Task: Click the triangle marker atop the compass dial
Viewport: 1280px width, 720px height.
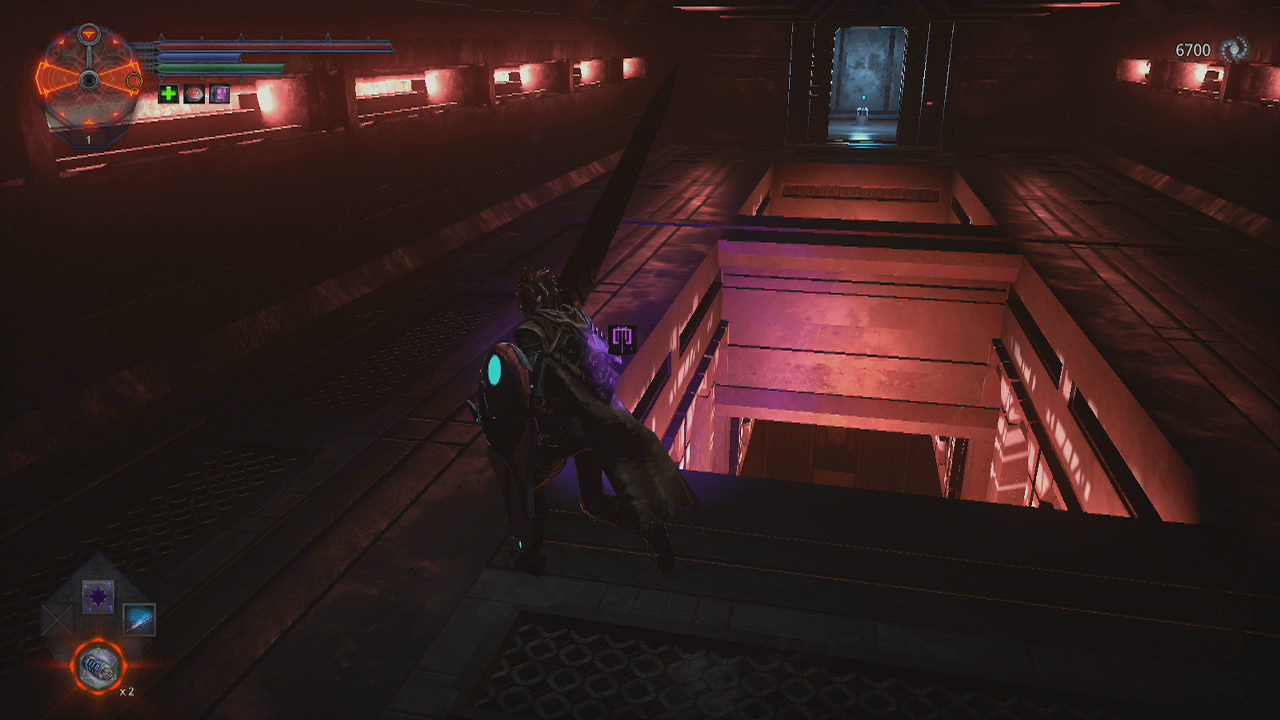Action: click(x=88, y=32)
